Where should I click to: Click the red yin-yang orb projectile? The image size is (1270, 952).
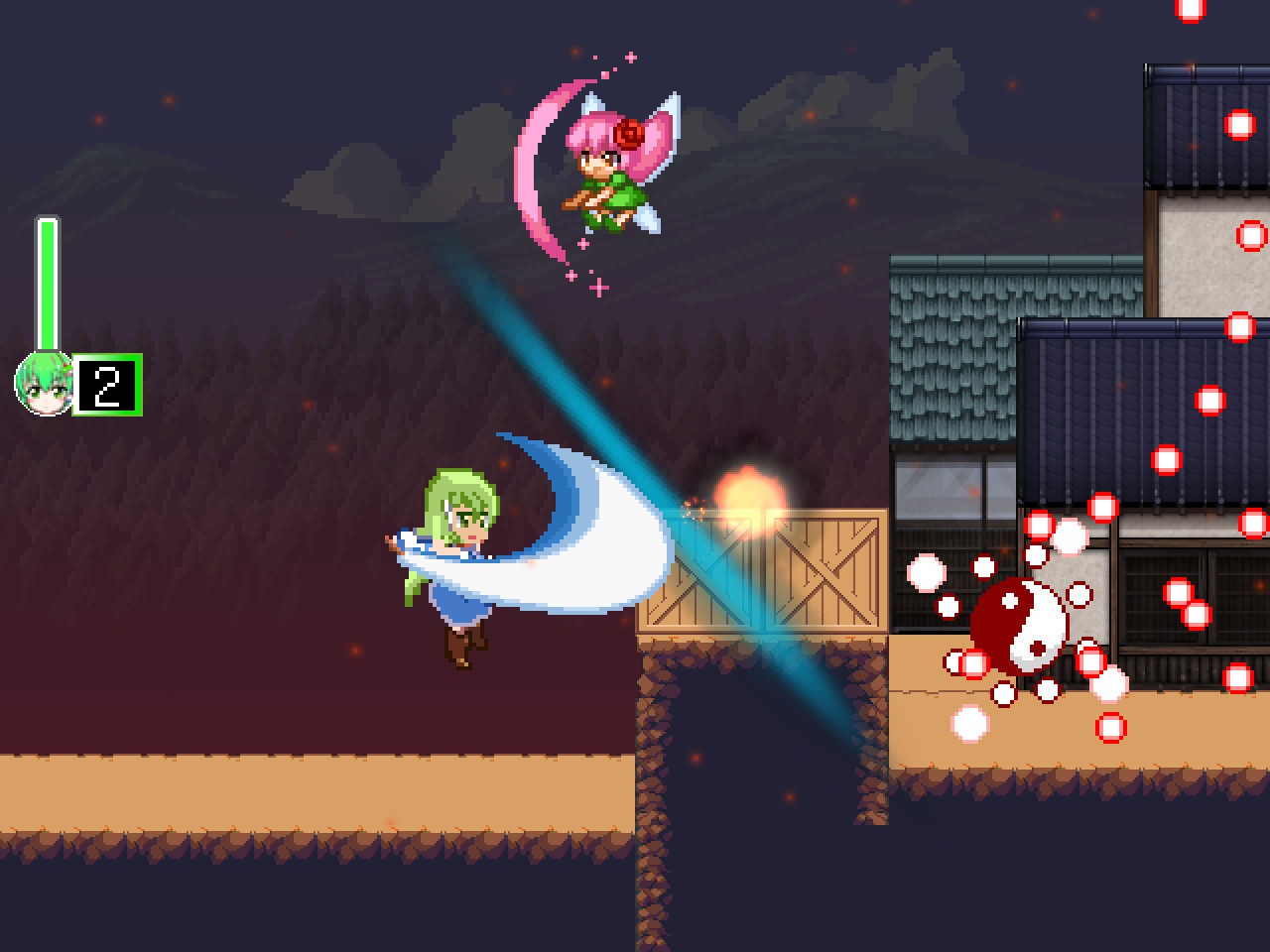pos(1020,623)
